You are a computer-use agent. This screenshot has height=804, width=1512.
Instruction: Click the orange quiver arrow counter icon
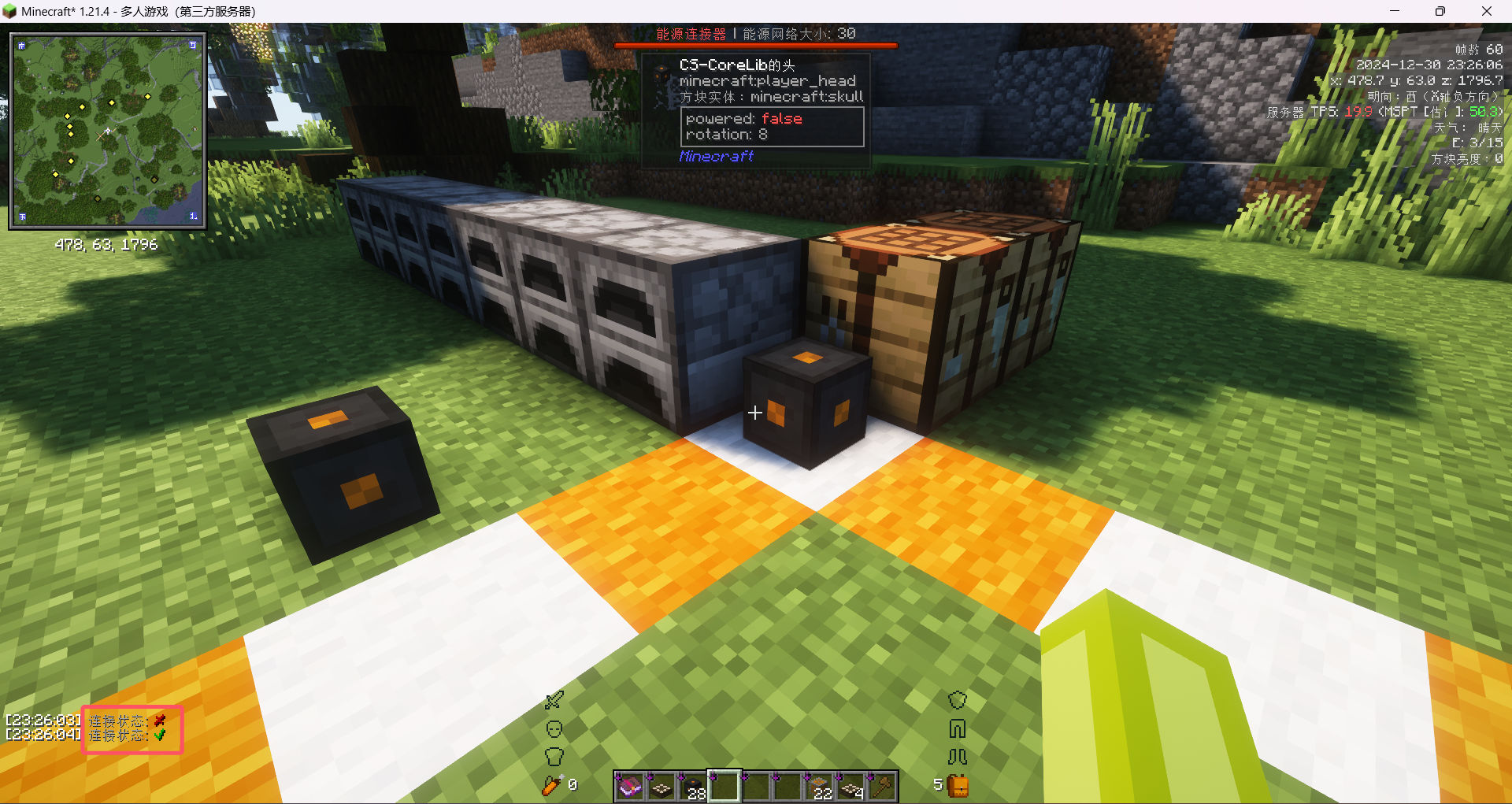pyautogui.click(x=552, y=785)
